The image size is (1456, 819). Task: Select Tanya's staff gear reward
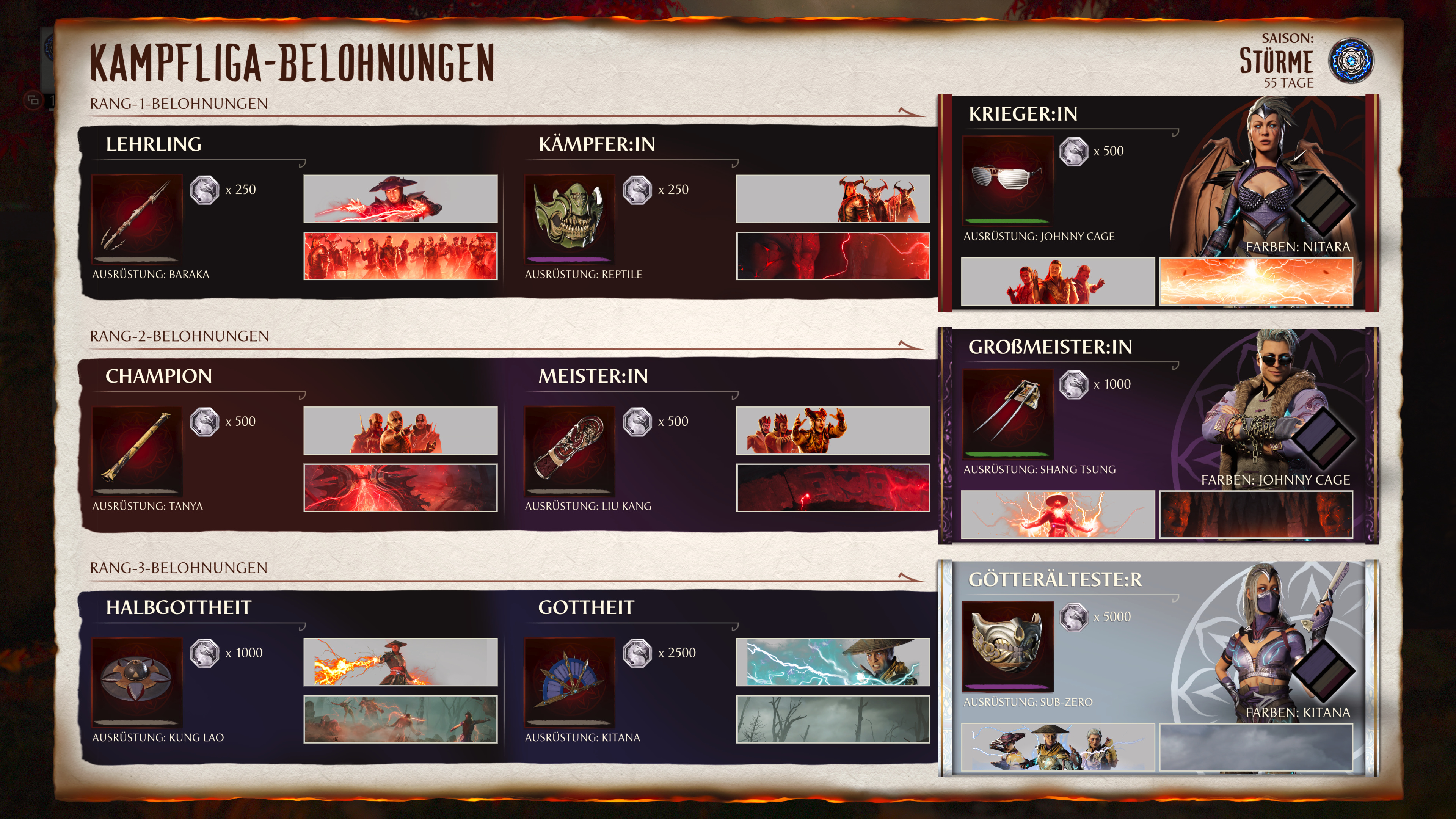coord(136,450)
